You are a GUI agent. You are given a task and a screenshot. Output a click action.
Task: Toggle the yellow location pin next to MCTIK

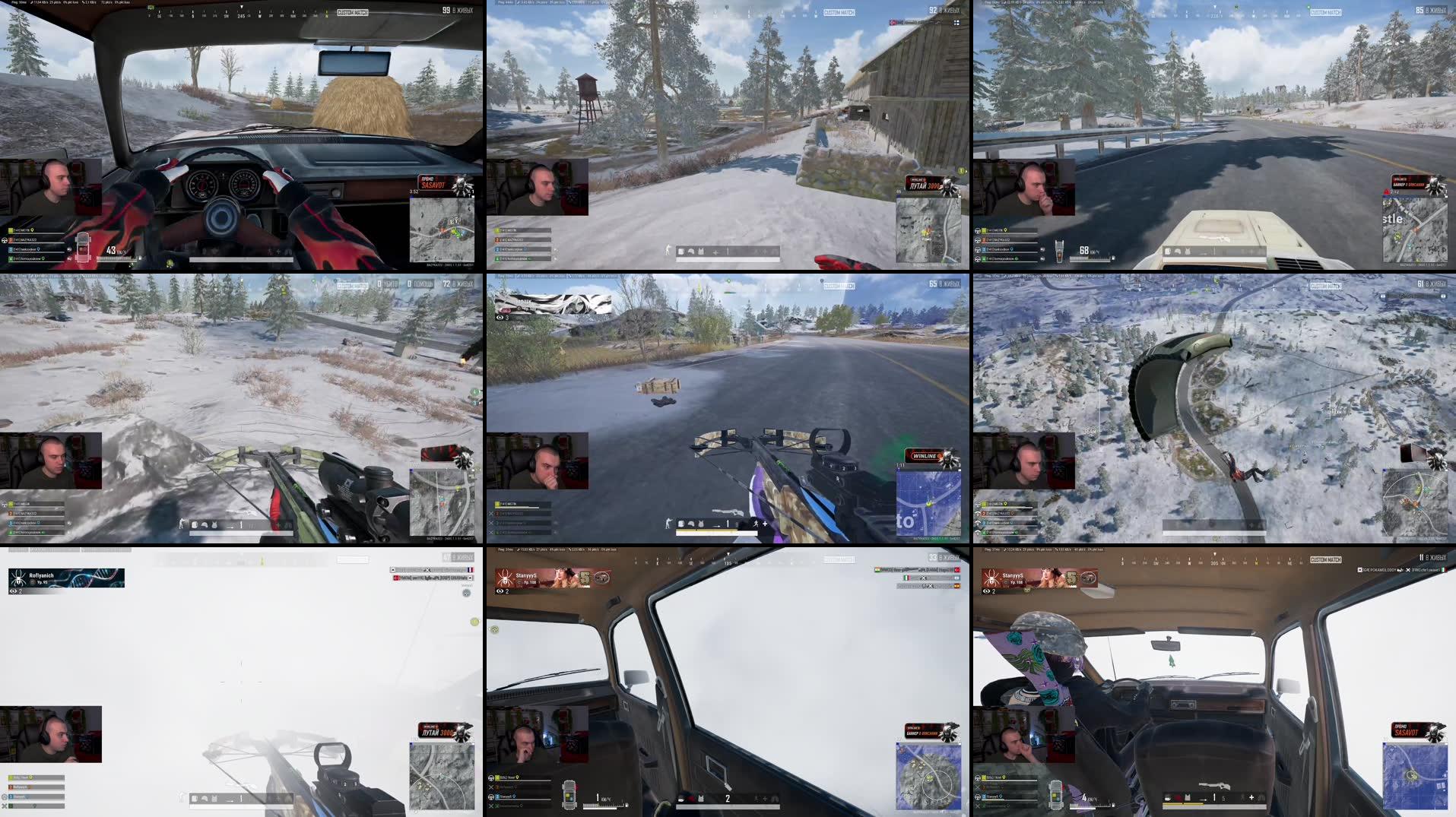(x=32, y=230)
